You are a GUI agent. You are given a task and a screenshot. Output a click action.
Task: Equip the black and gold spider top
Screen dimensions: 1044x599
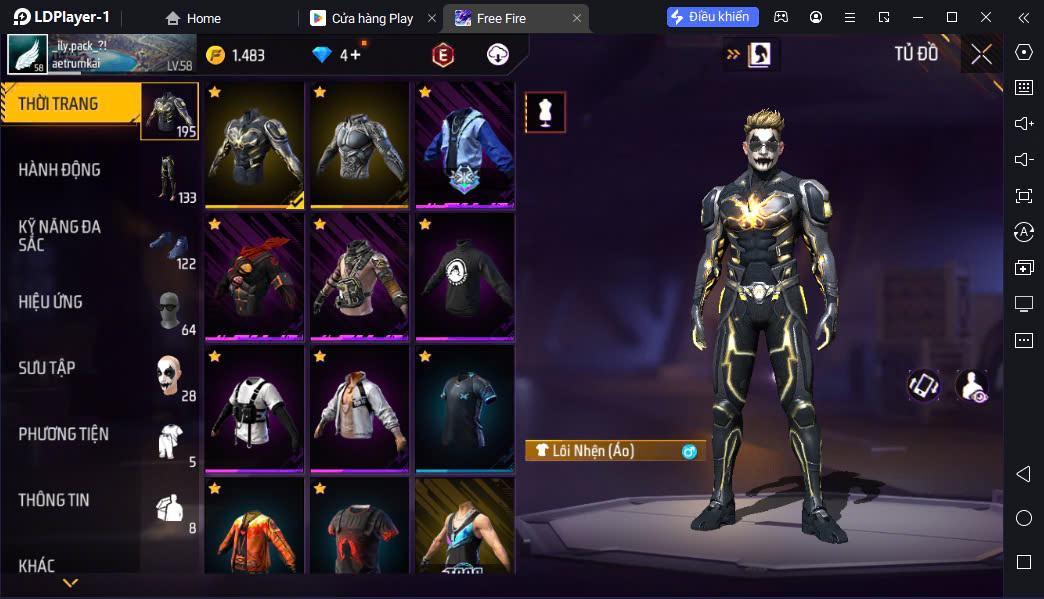(254, 144)
